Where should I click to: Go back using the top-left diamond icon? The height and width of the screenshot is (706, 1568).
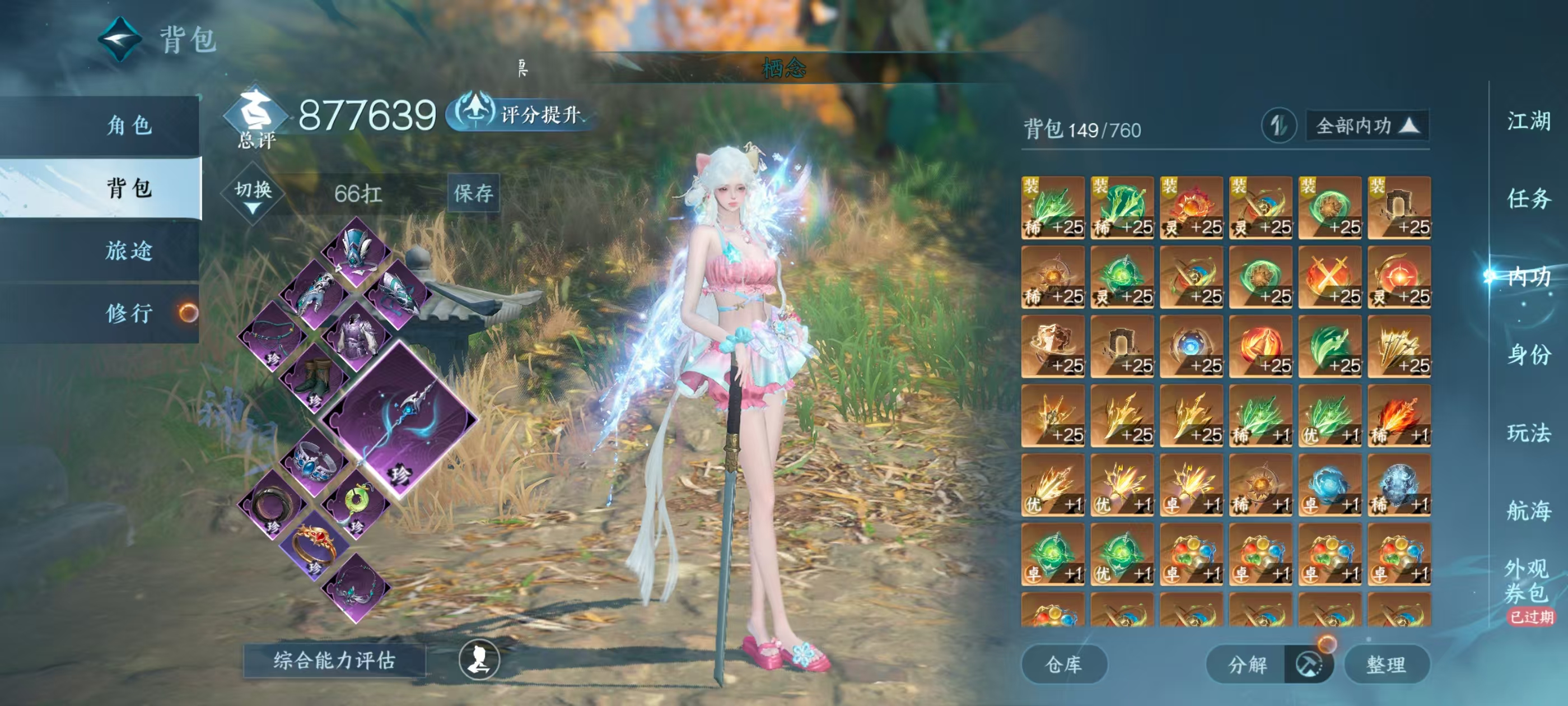pyautogui.click(x=119, y=39)
